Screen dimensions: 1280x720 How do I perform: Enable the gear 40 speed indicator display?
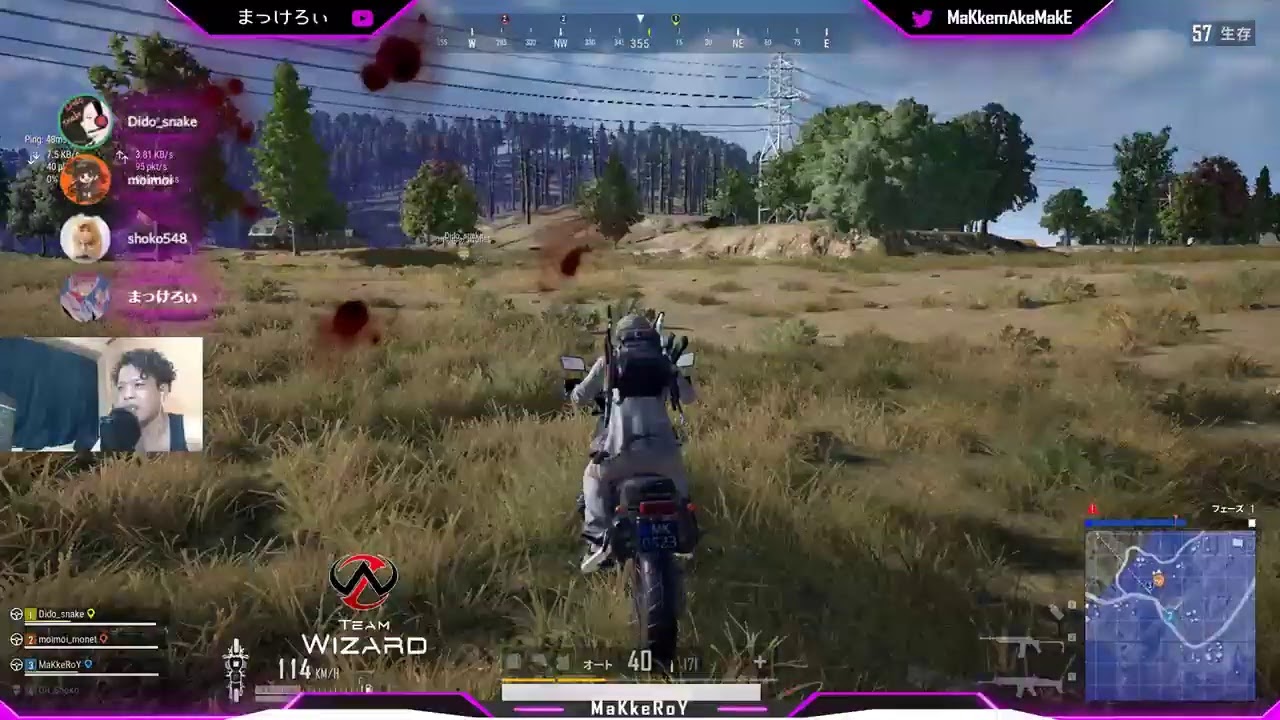[x=640, y=662]
